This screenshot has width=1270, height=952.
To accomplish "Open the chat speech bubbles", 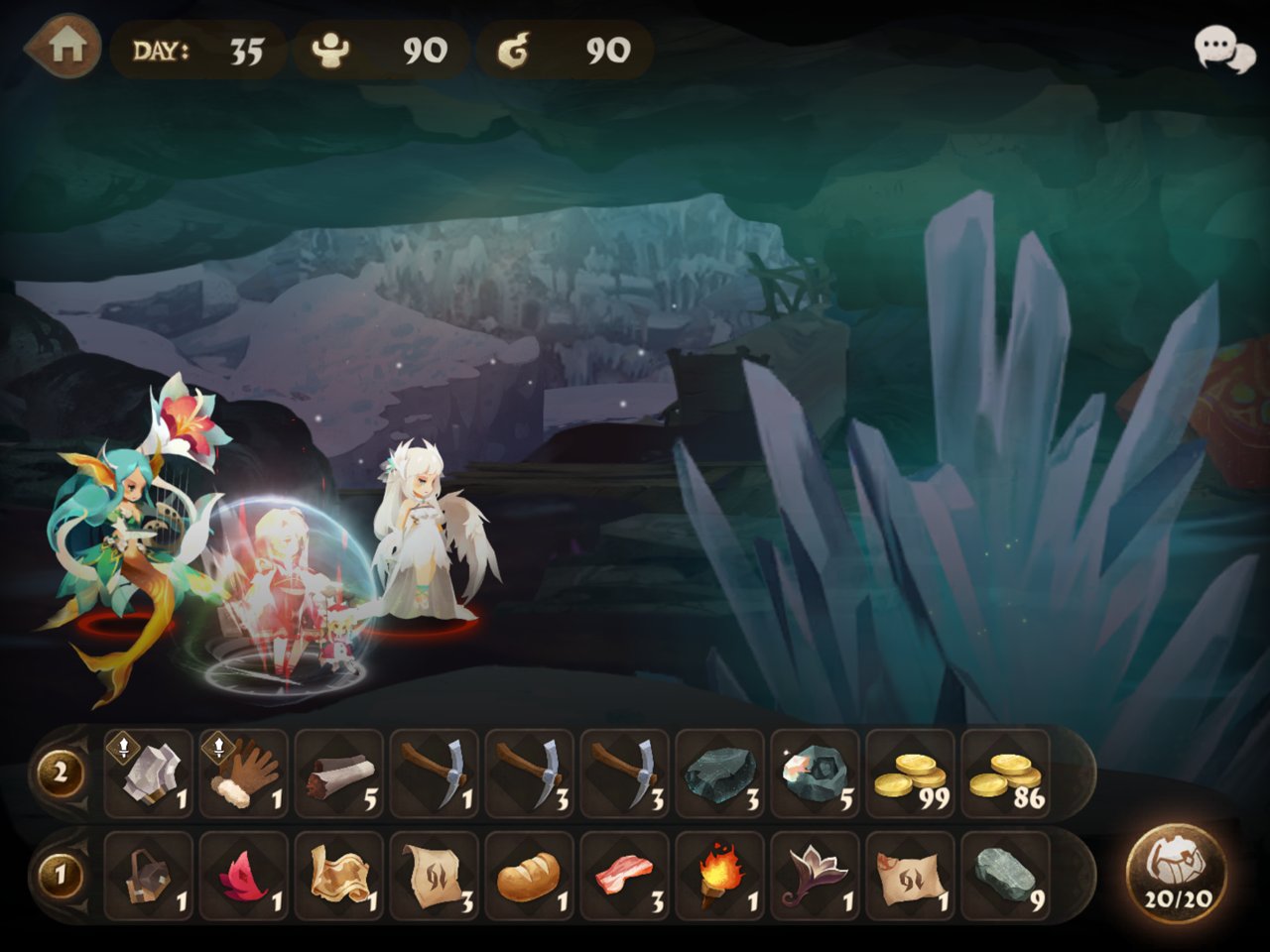I will coord(1223,49).
